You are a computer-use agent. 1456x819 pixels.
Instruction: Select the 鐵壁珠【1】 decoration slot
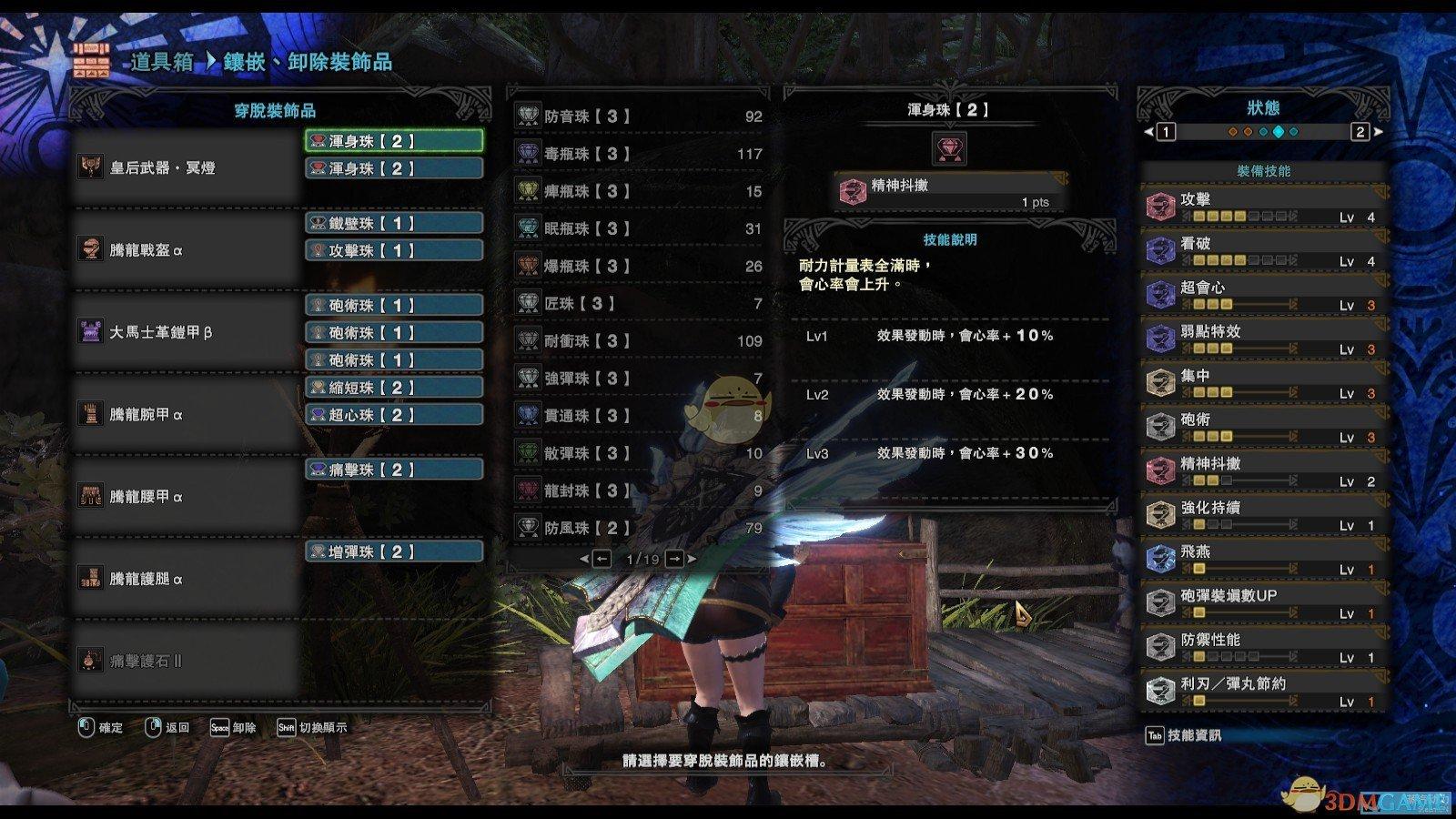point(393,223)
